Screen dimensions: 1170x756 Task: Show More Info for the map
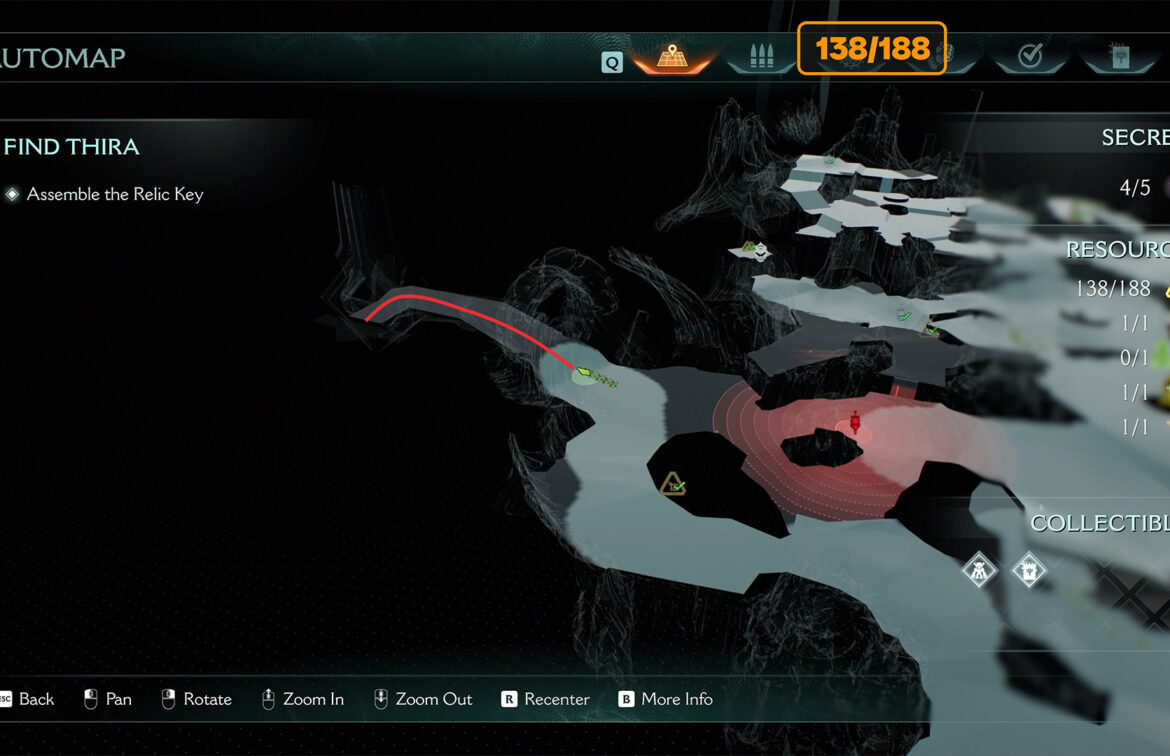click(666, 699)
